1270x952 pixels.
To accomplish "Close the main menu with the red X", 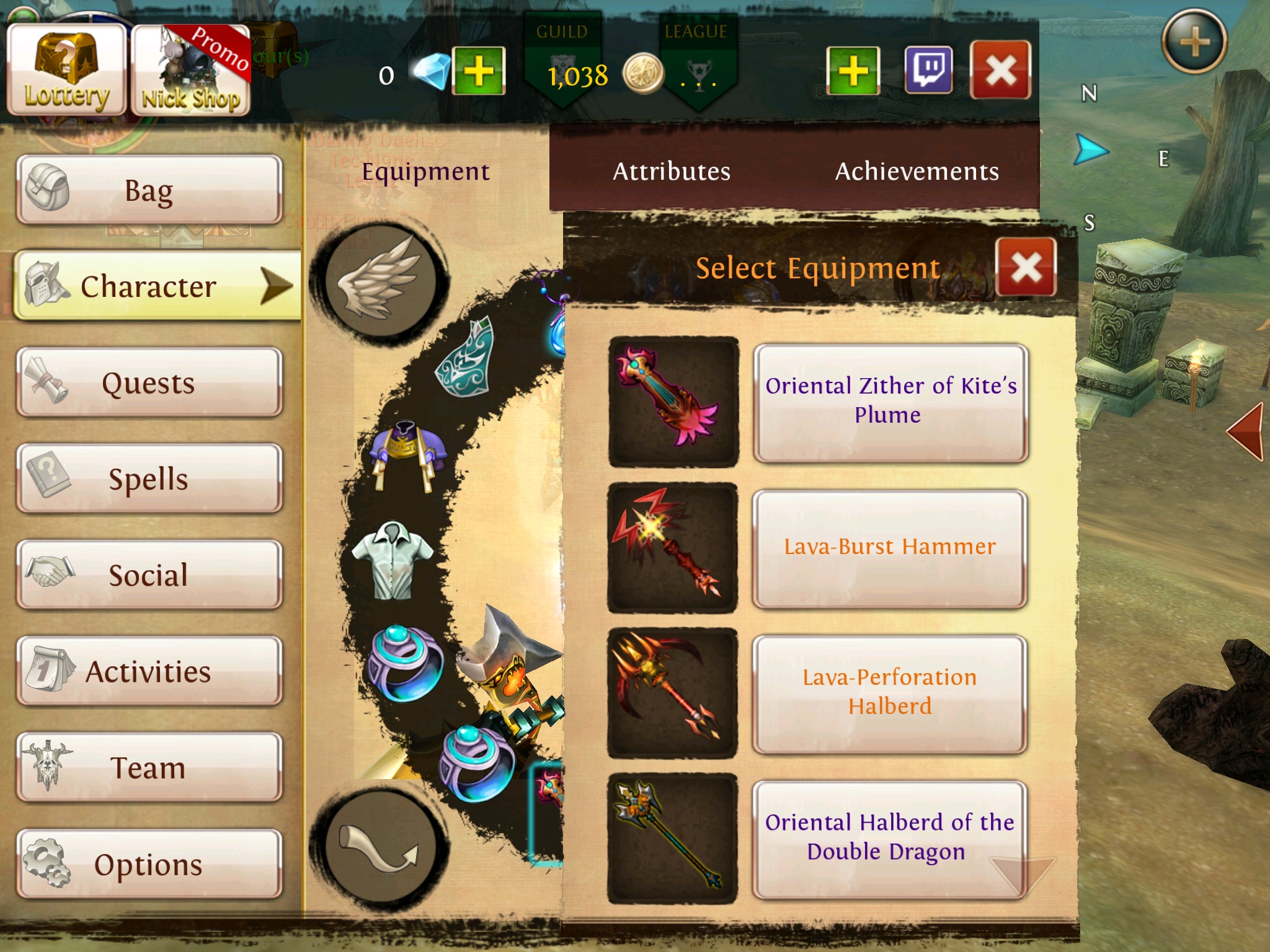I will [1000, 70].
